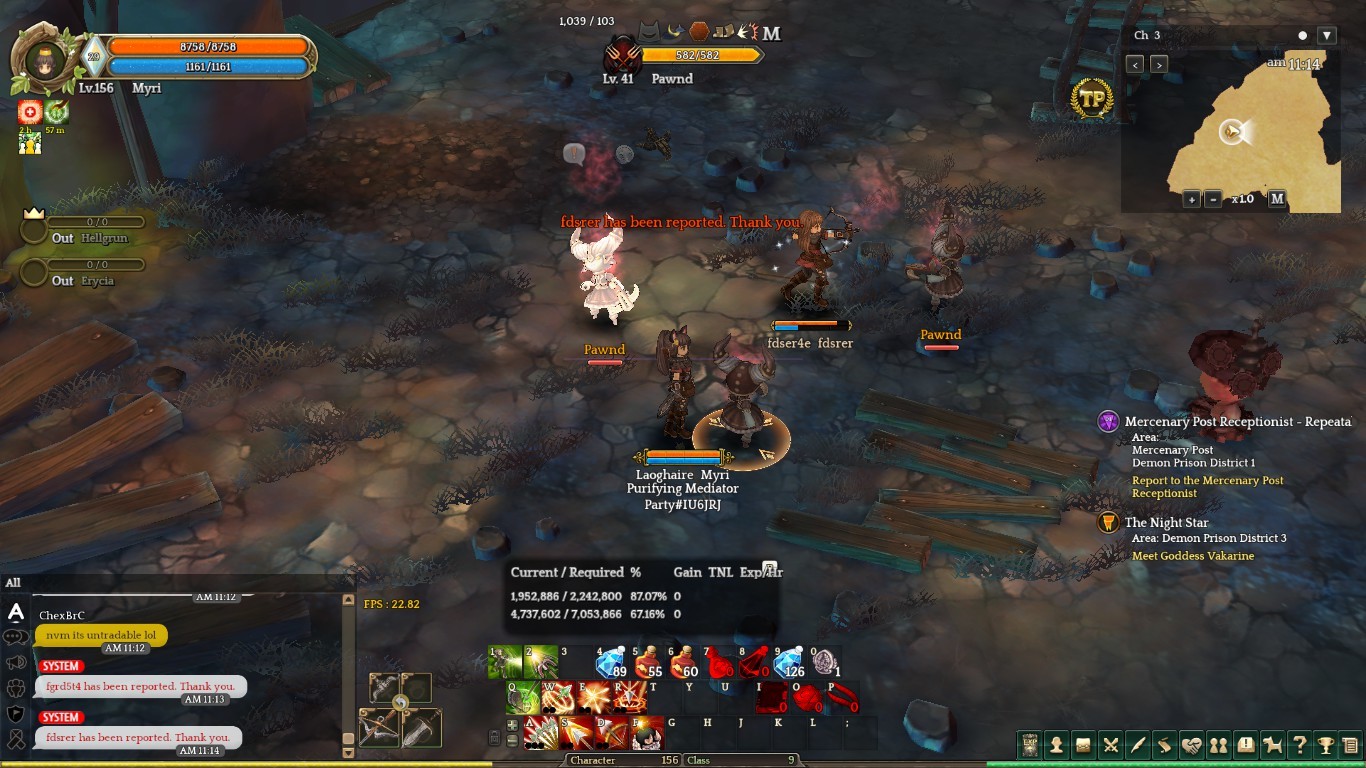Viewport: 1366px width, 768px height.
Task: Open the trophy achievements menu
Action: pos(1326,745)
